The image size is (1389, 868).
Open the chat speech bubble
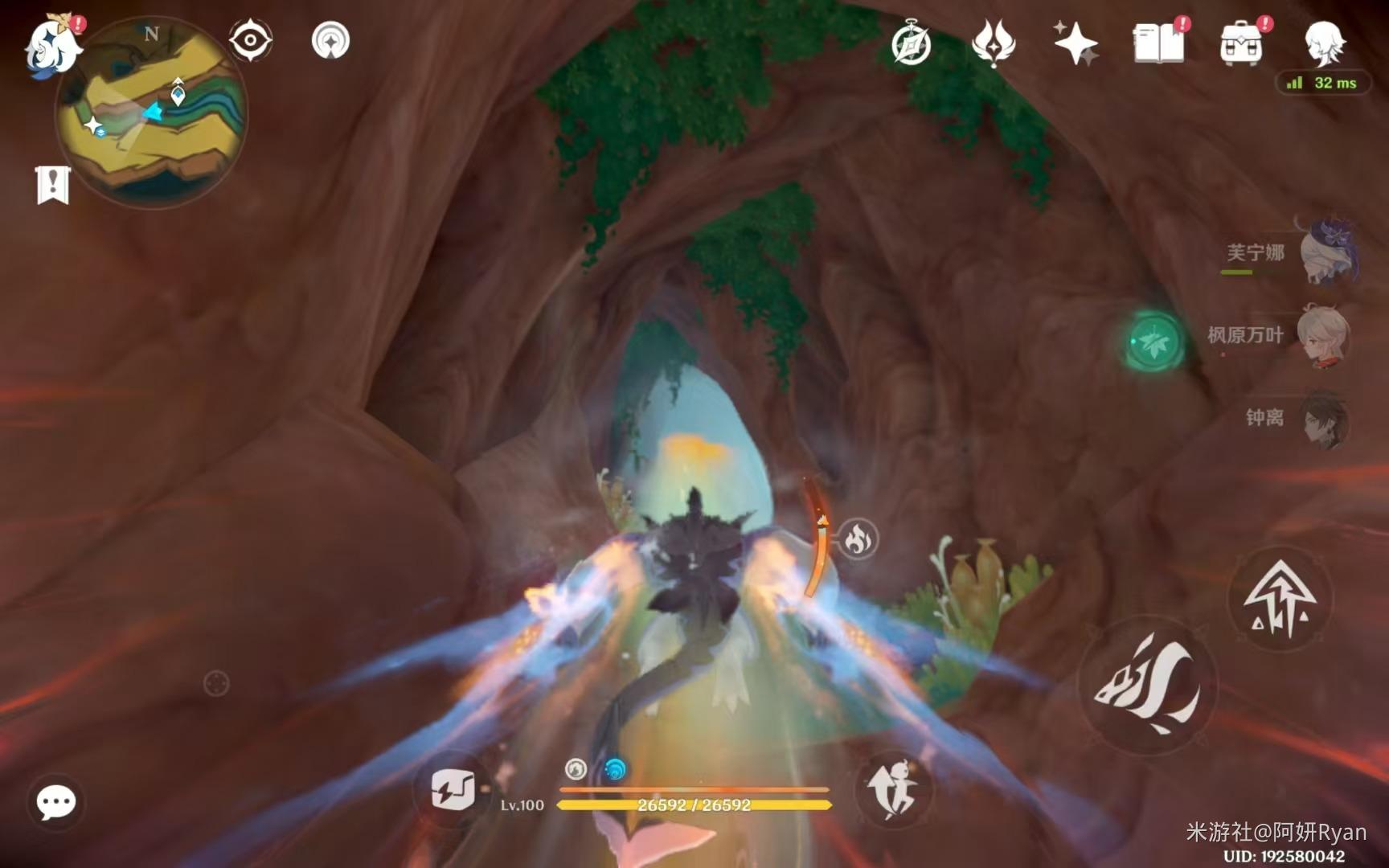56,802
